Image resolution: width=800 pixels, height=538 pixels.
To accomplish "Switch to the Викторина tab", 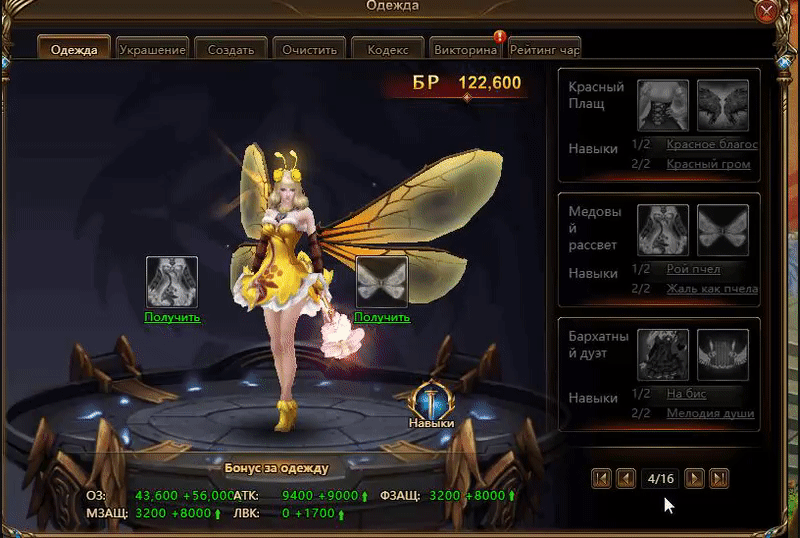I will [465, 49].
